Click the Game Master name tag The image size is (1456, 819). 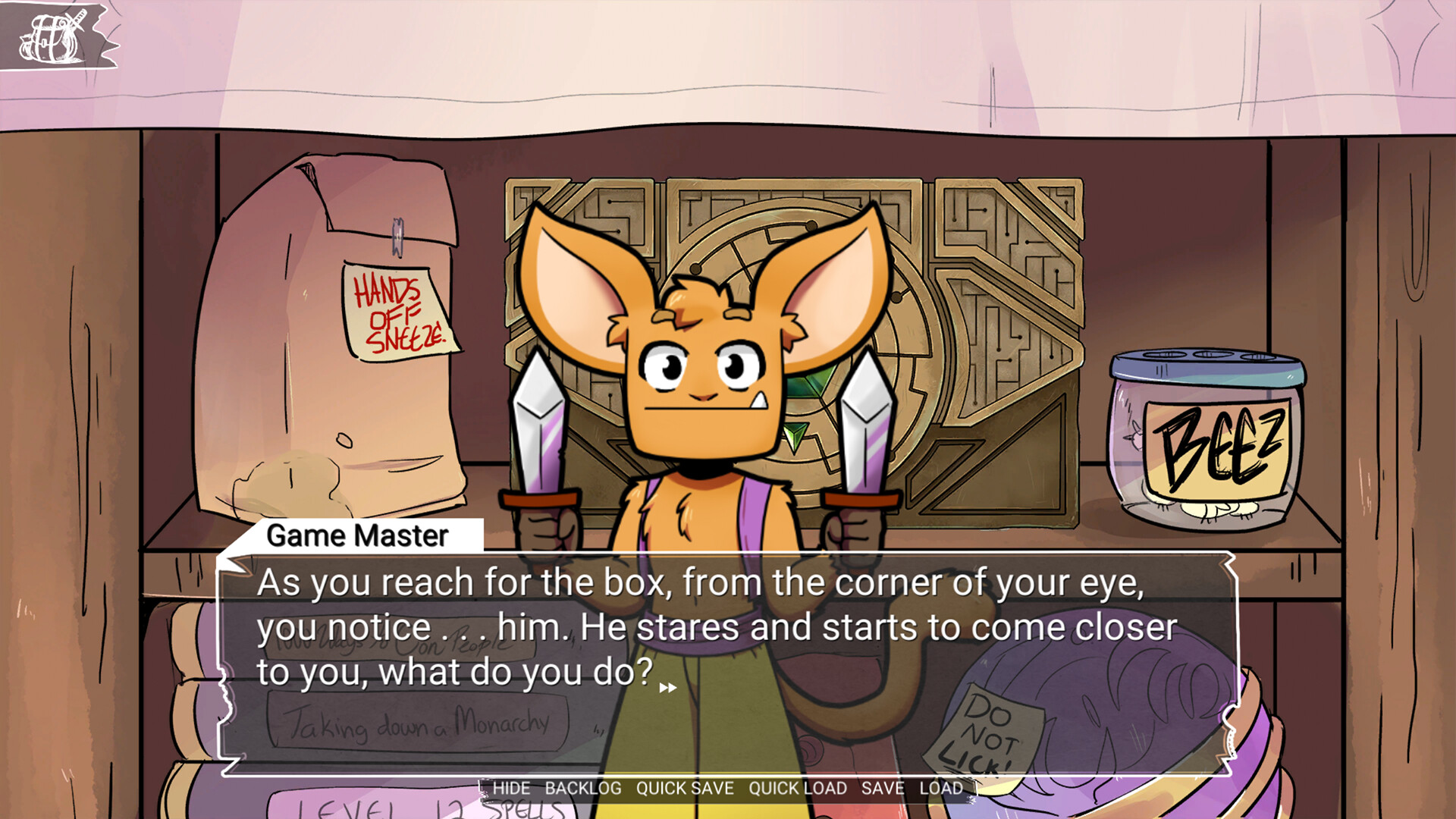(356, 536)
